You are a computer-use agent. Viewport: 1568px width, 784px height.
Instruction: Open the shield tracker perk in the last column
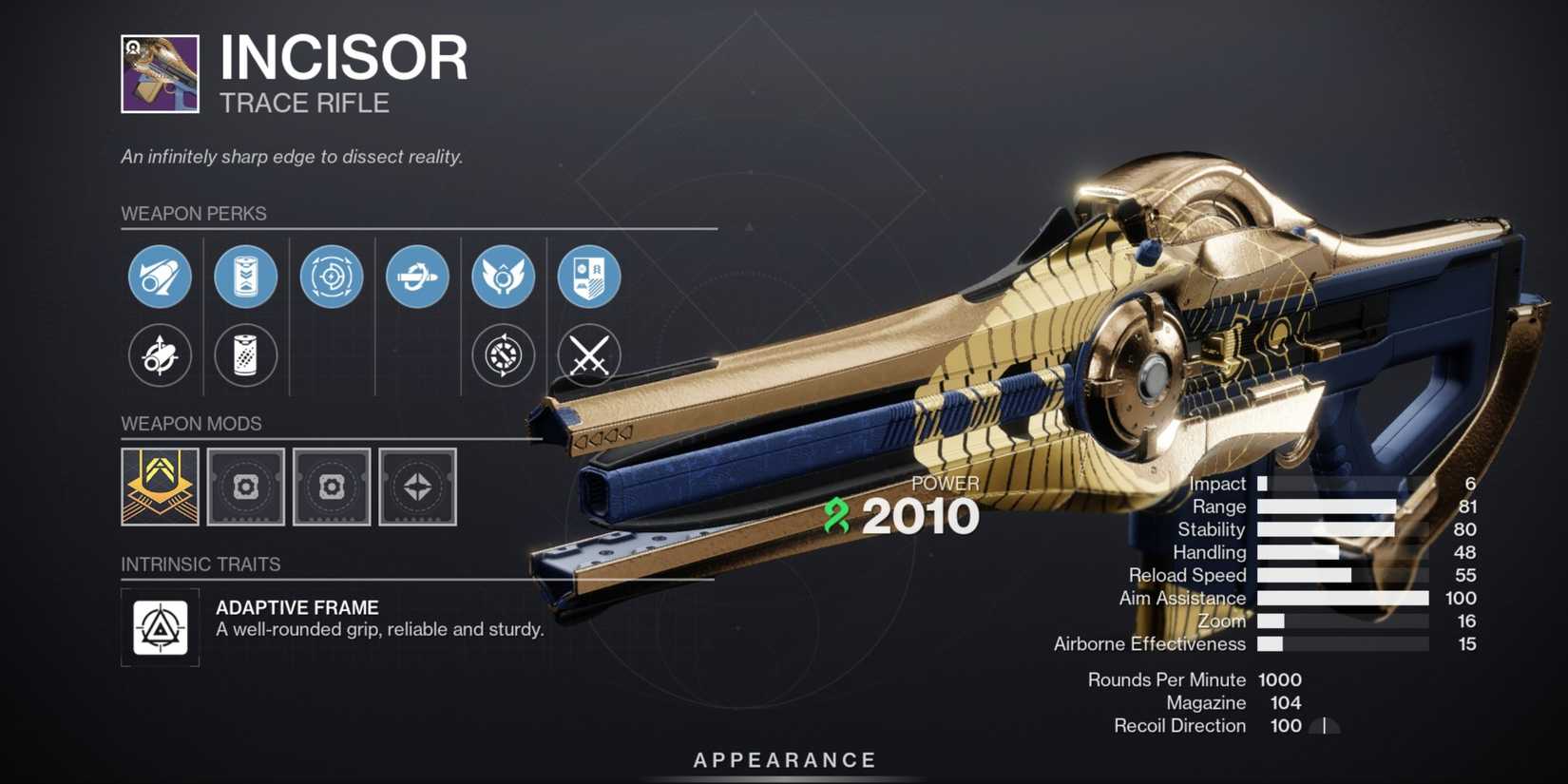tap(589, 277)
